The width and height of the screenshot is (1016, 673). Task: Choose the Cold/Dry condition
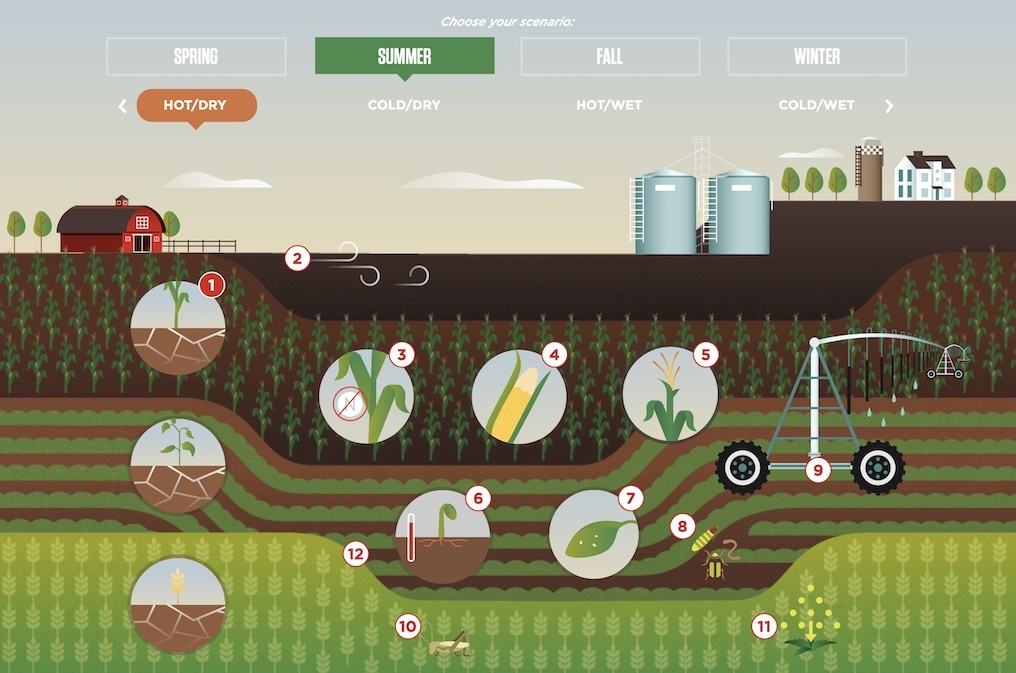pos(404,105)
